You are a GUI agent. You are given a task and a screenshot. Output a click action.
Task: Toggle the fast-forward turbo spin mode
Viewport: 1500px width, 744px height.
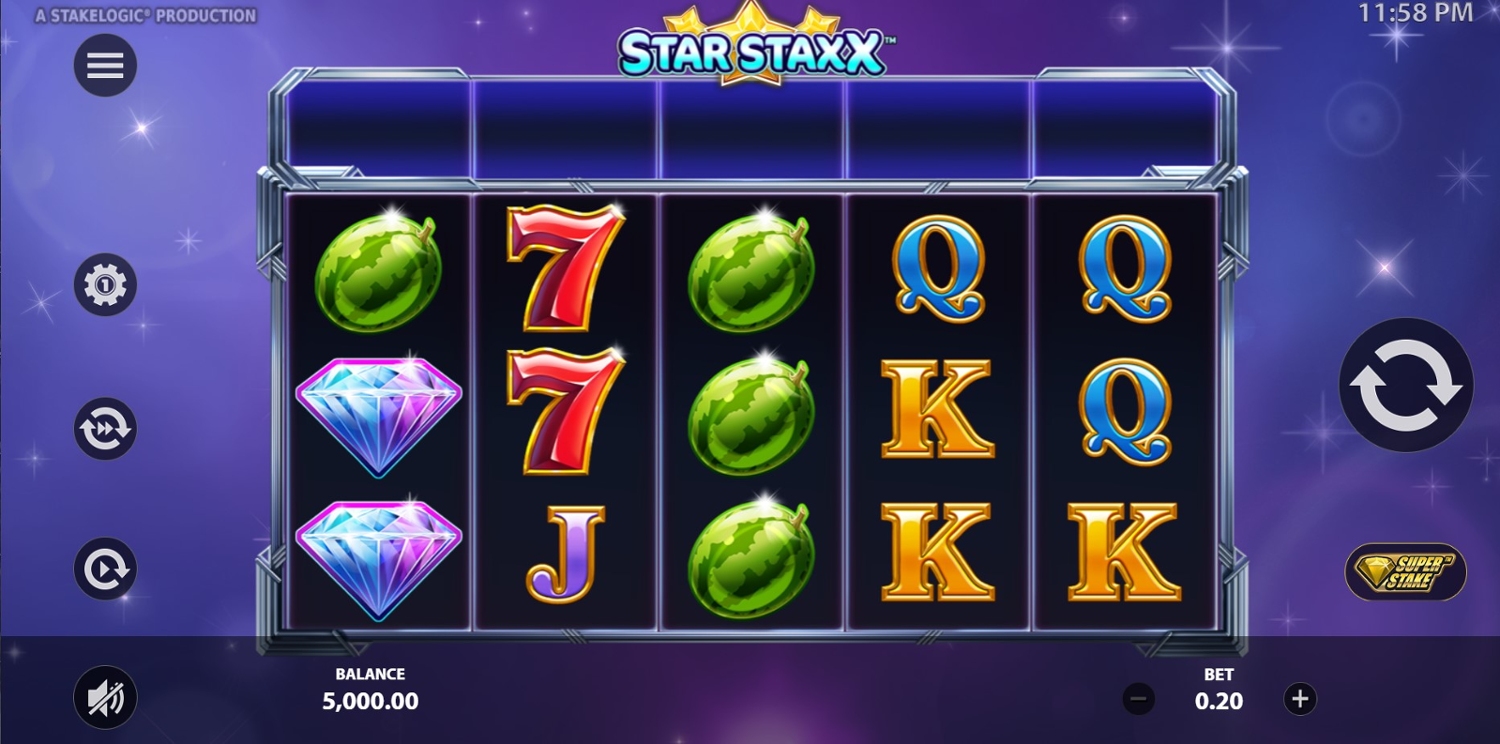click(x=105, y=429)
